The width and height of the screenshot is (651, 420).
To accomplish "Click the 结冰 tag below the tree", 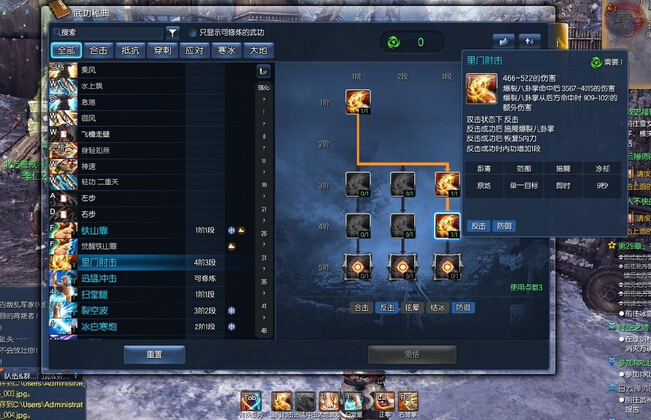I will [437, 308].
